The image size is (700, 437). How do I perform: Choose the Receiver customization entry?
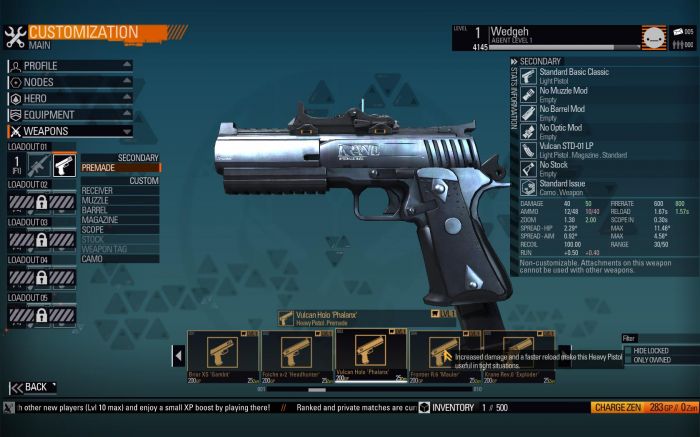[120, 190]
